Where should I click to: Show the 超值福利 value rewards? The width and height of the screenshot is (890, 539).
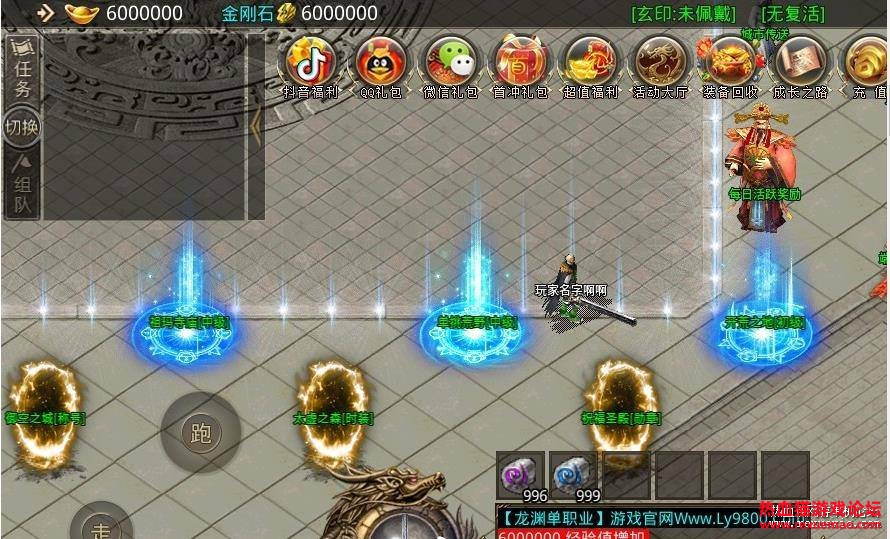click(590, 62)
